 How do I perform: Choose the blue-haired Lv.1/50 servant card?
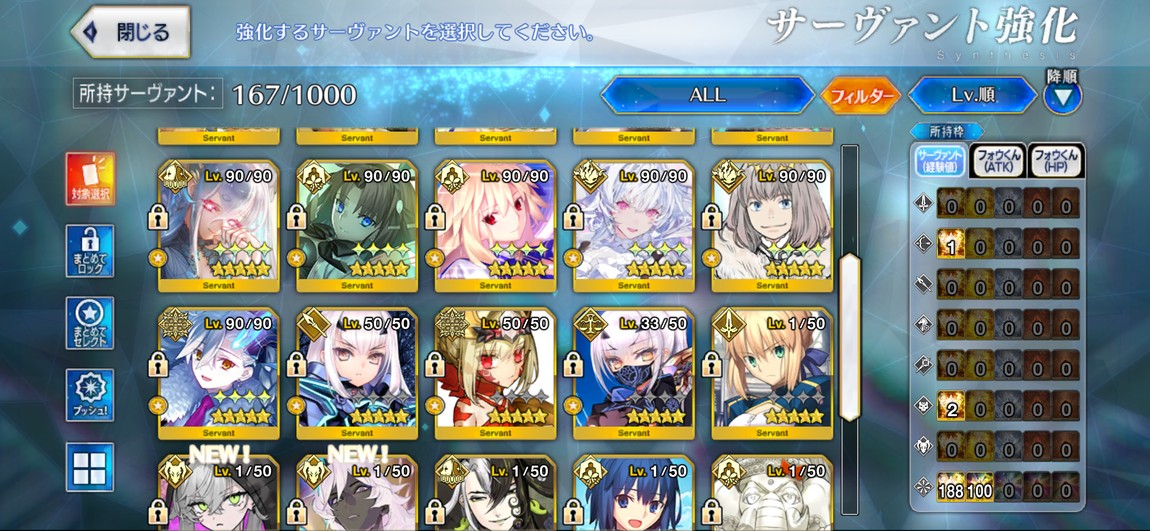point(633,495)
